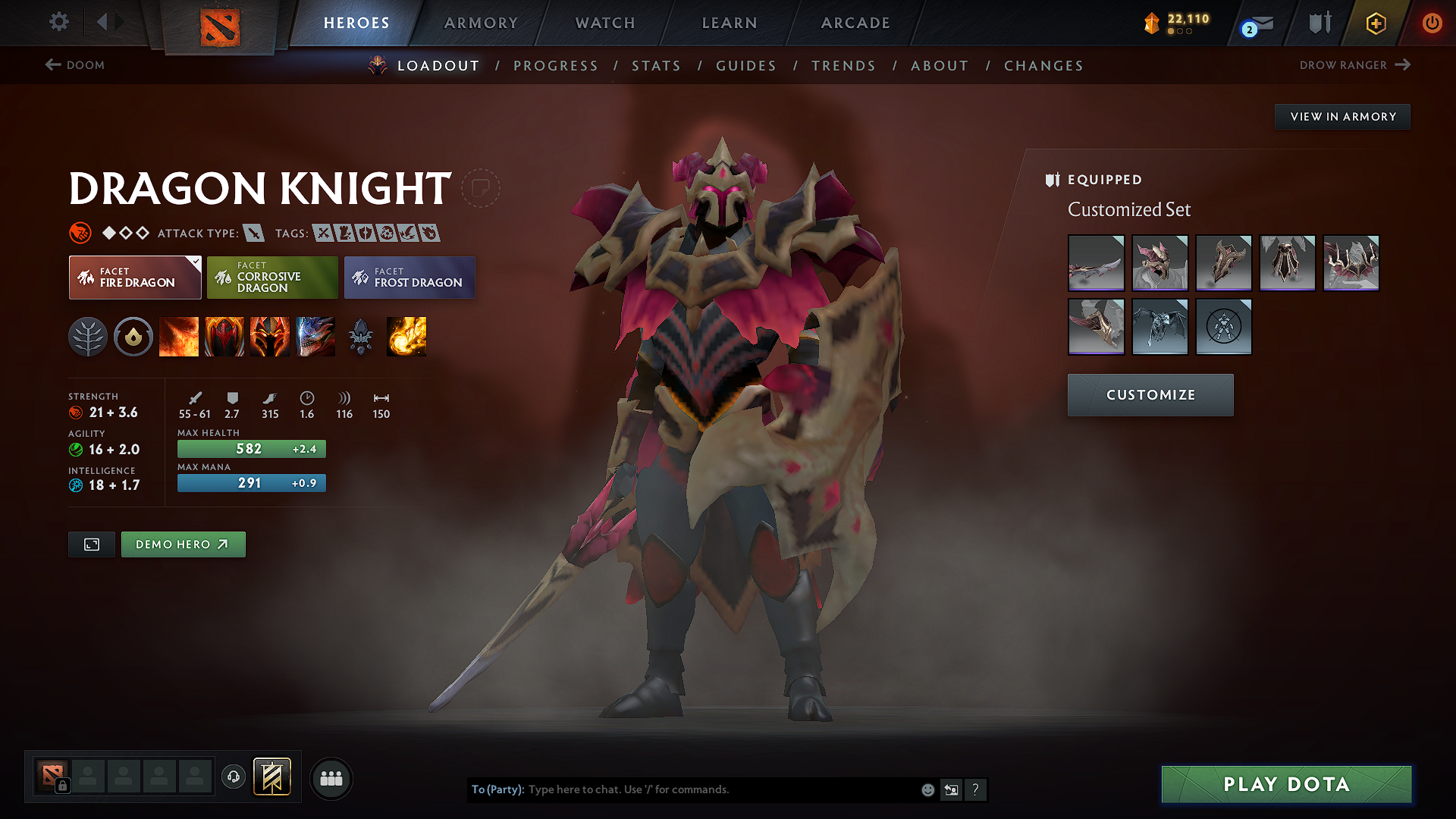Click the Demo Hero button
This screenshot has height=819, width=1456.
point(183,544)
